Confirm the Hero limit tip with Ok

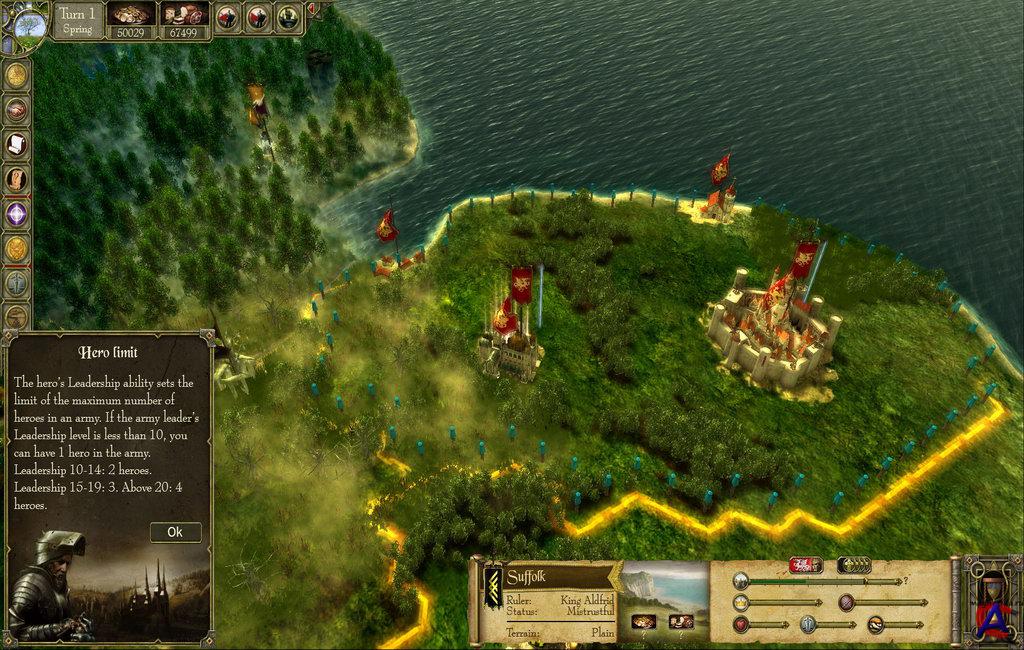tap(175, 532)
